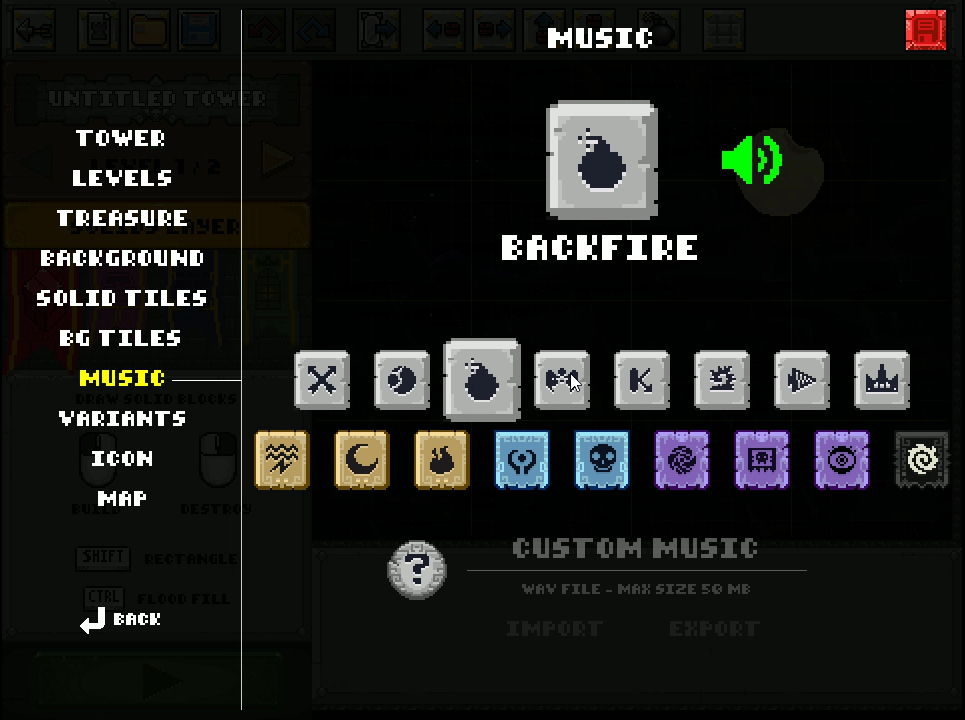Choose Solid Tiles from the menu
965x720 pixels.
[x=122, y=298]
